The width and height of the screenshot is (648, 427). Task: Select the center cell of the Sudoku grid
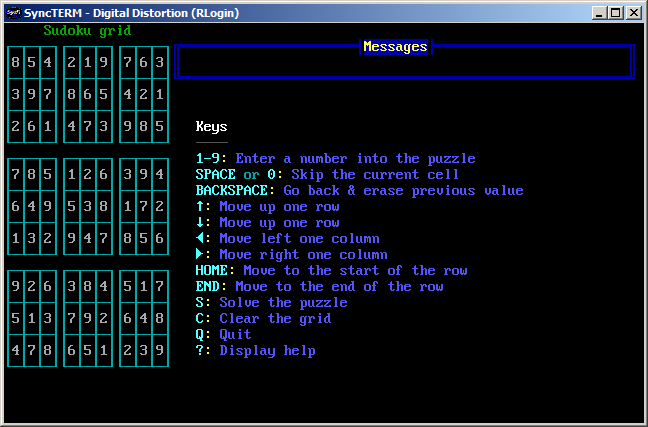pos(88,207)
